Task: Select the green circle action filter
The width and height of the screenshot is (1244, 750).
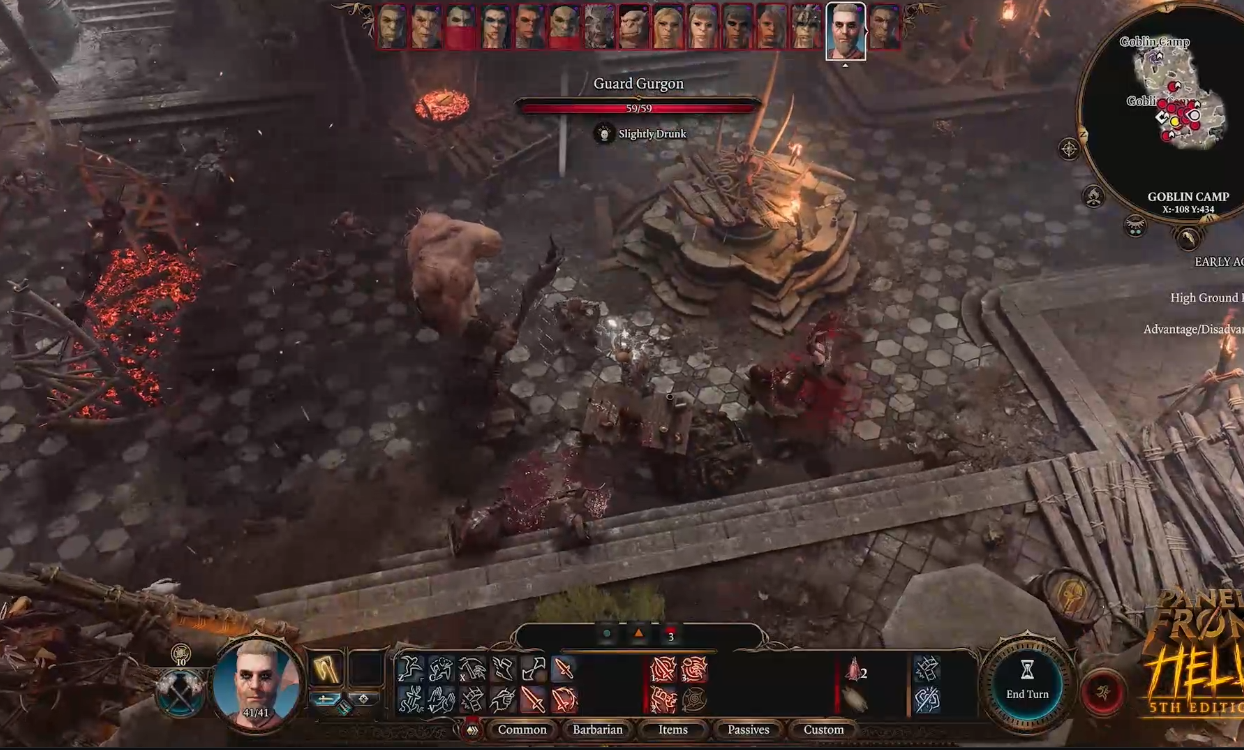Action: pos(606,635)
